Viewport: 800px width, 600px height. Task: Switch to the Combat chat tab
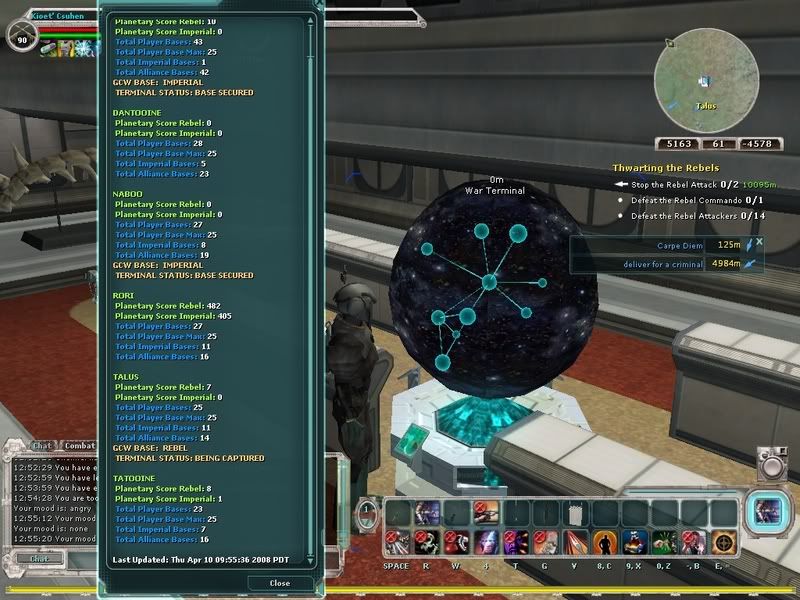click(x=79, y=446)
